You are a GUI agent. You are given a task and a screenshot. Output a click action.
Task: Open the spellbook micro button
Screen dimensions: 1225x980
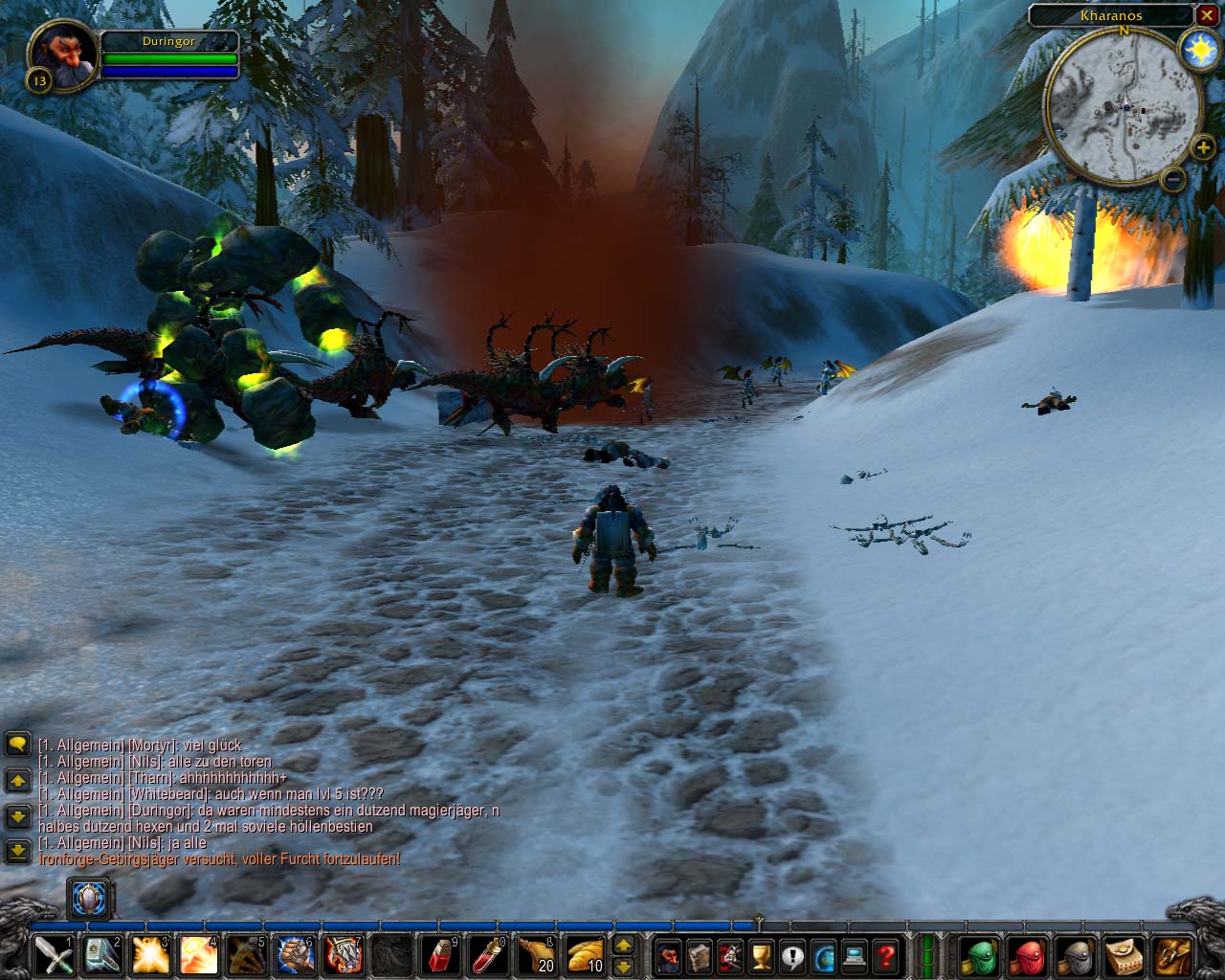point(700,955)
